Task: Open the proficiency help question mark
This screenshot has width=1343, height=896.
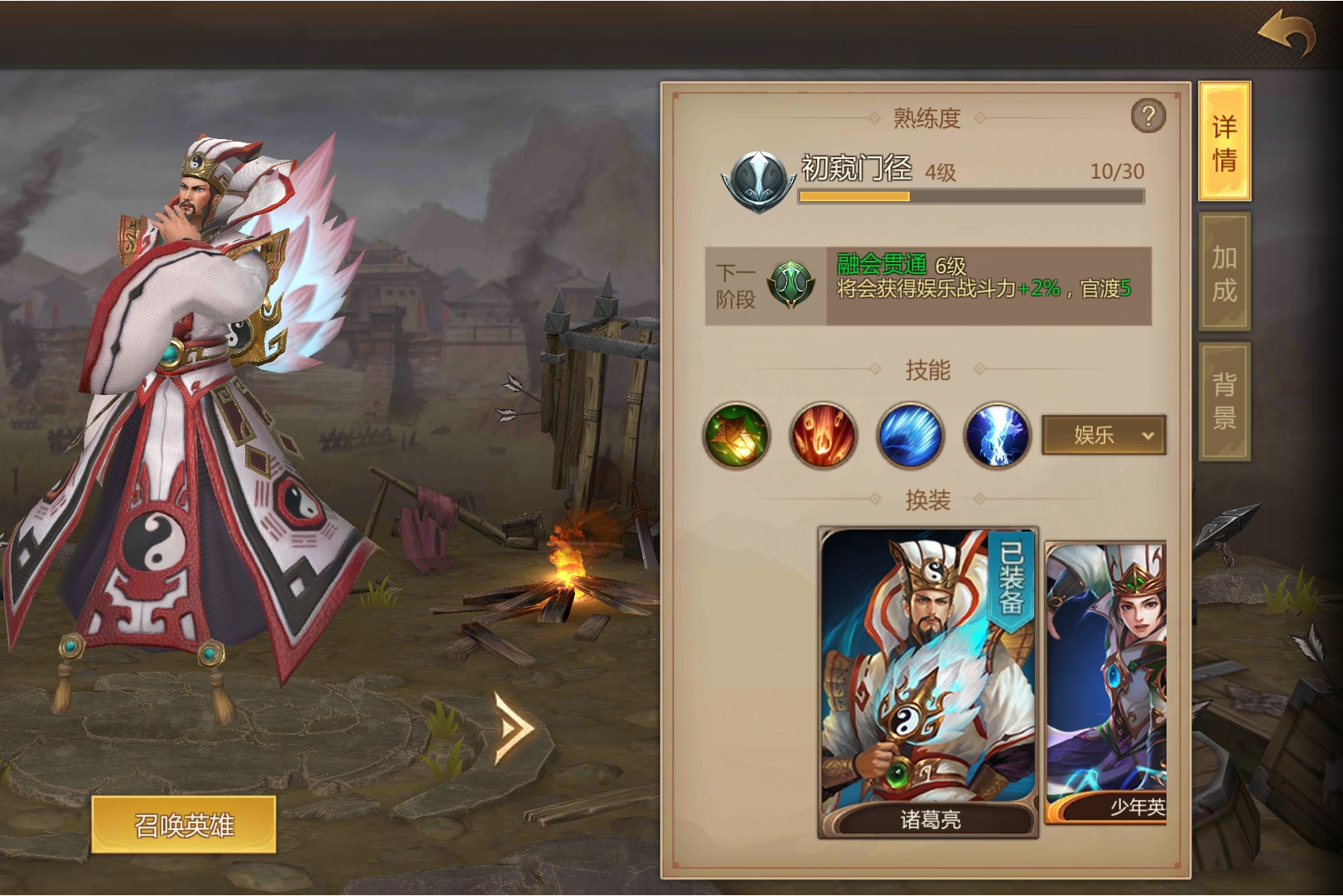Action: (x=1147, y=118)
